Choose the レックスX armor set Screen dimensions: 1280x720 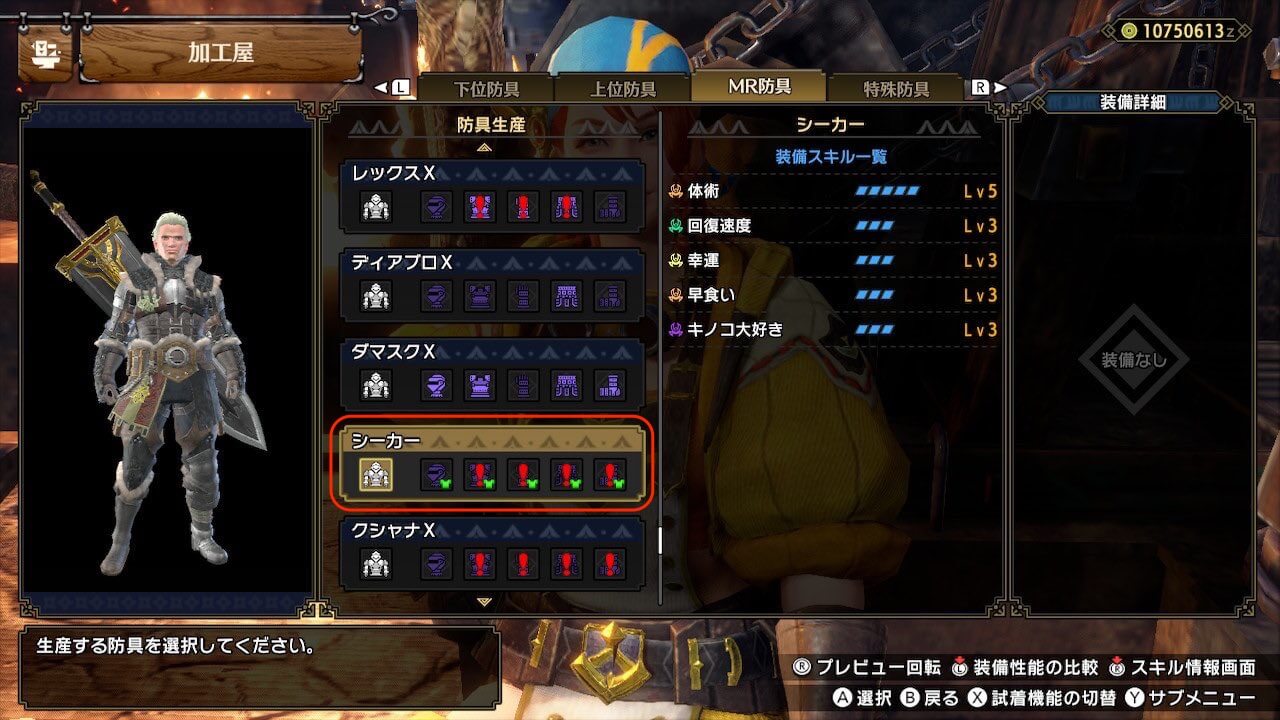(x=492, y=195)
